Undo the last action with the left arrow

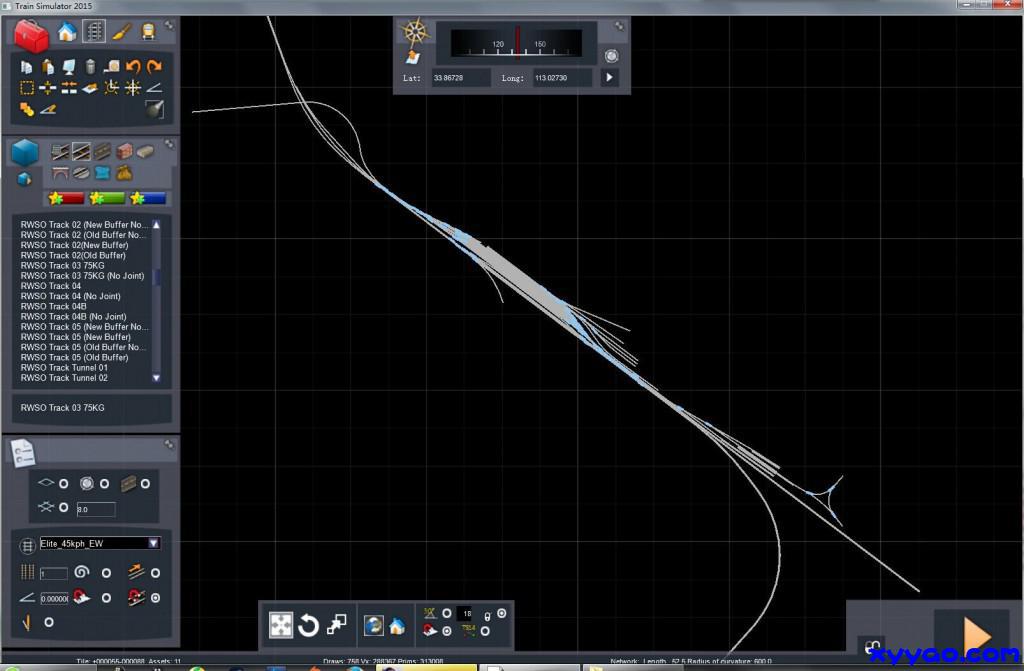pyautogui.click(x=133, y=67)
